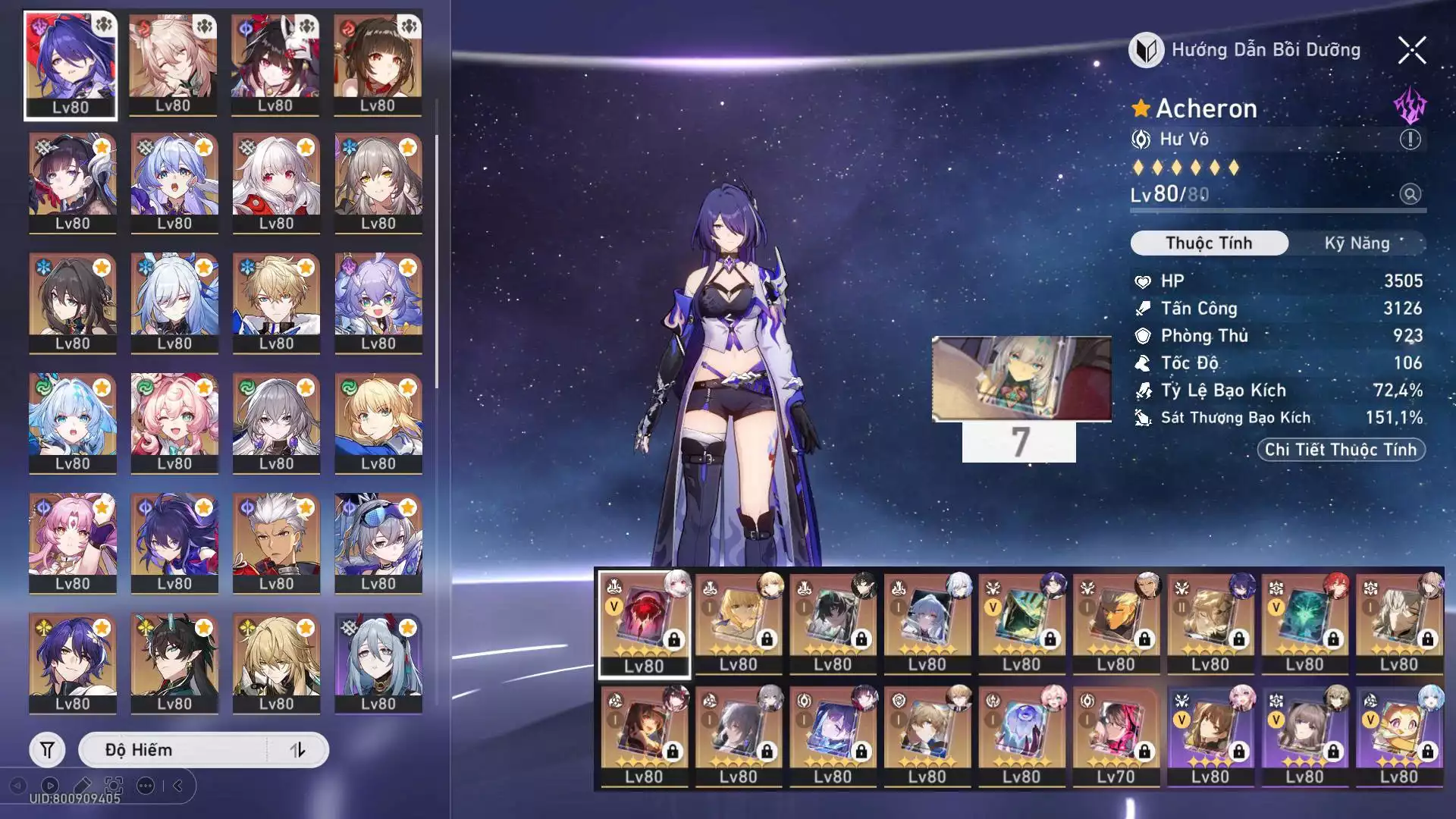Select the teal glowing light cone card
Image resolution: width=1456 pixels, height=819 pixels.
click(x=1304, y=622)
